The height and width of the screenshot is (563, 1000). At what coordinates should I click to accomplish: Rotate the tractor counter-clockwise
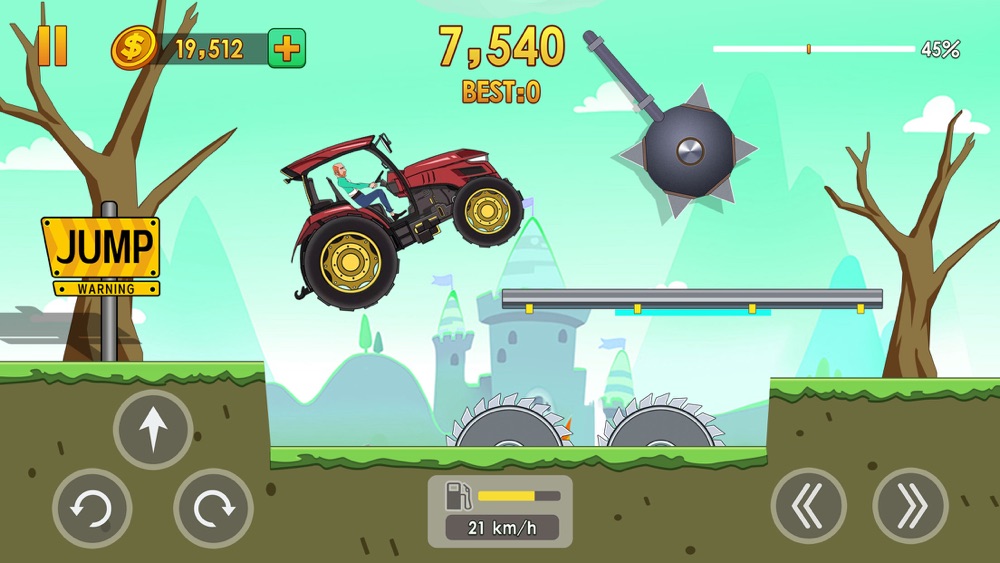pos(92,508)
